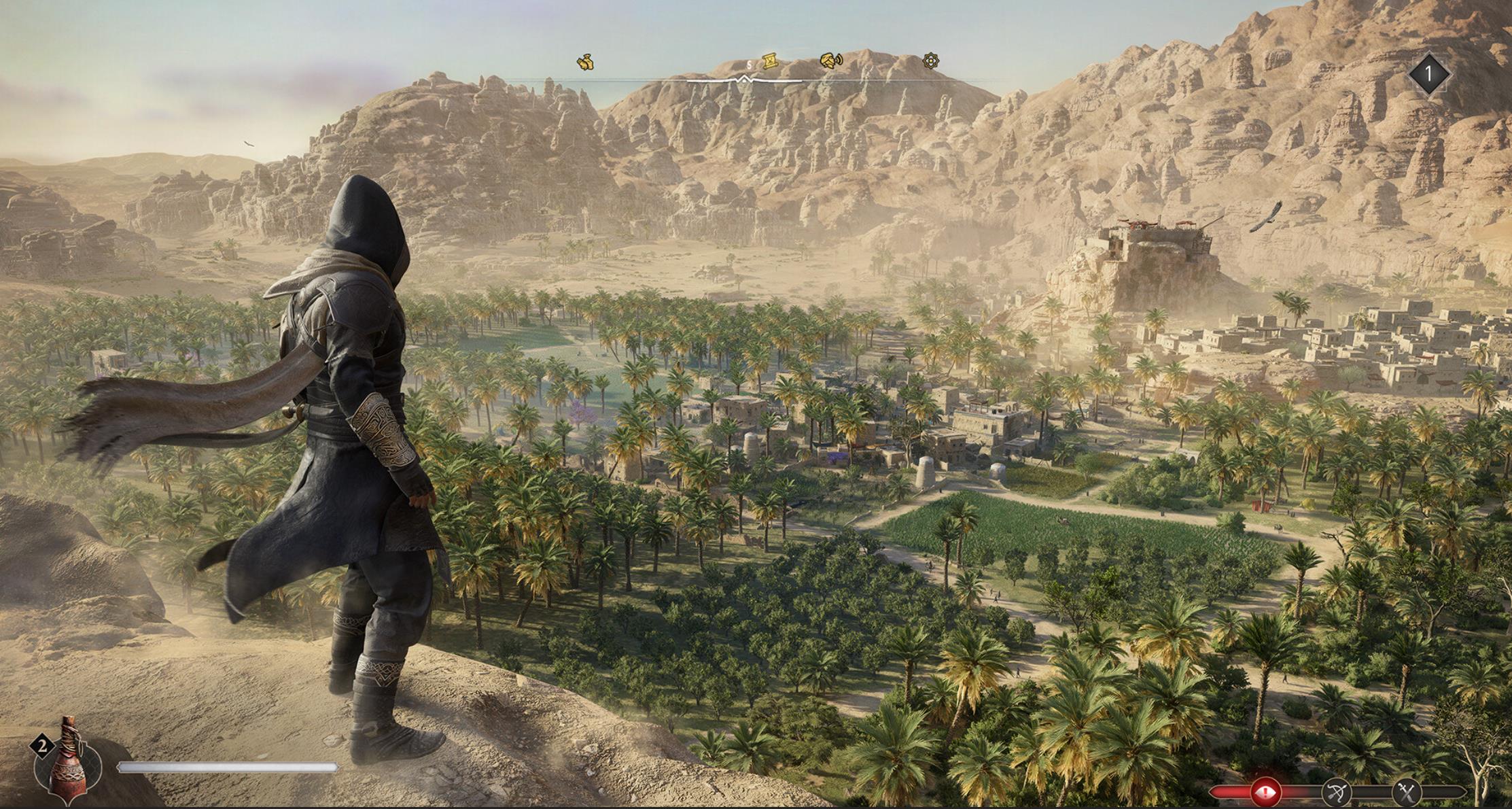
Task: Select the bow and arrow icon
Action: click(x=1336, y=792)
